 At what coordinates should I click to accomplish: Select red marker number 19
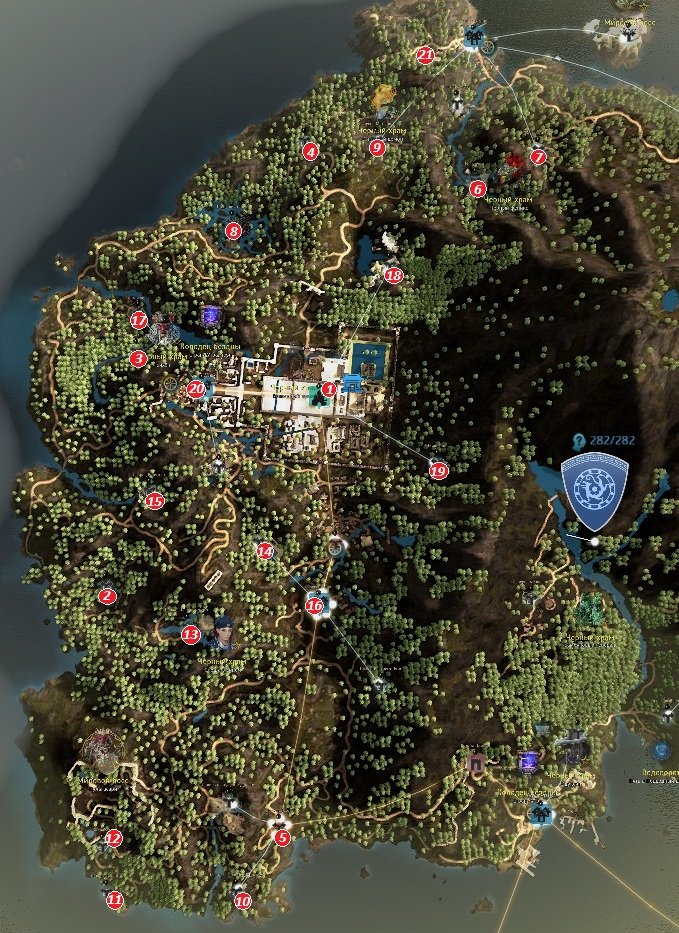tap(438, 469)
